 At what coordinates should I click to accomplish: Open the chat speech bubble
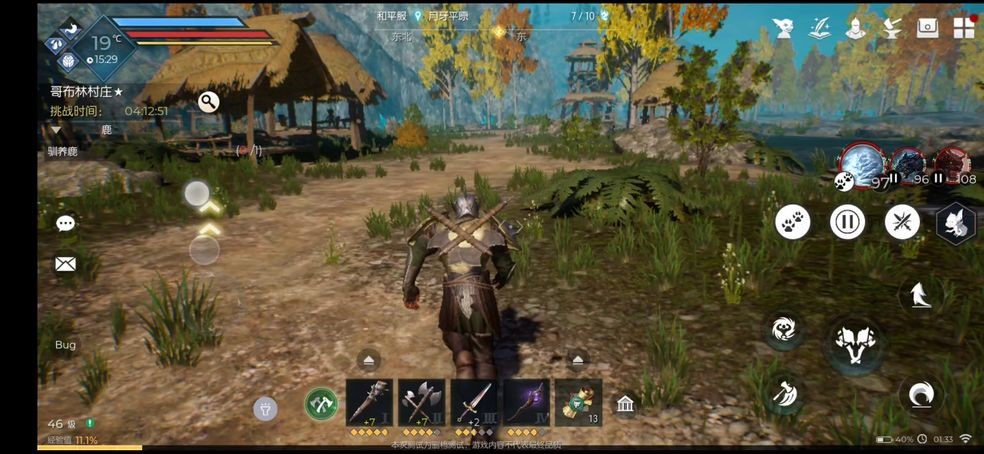[x=66, y=223]
